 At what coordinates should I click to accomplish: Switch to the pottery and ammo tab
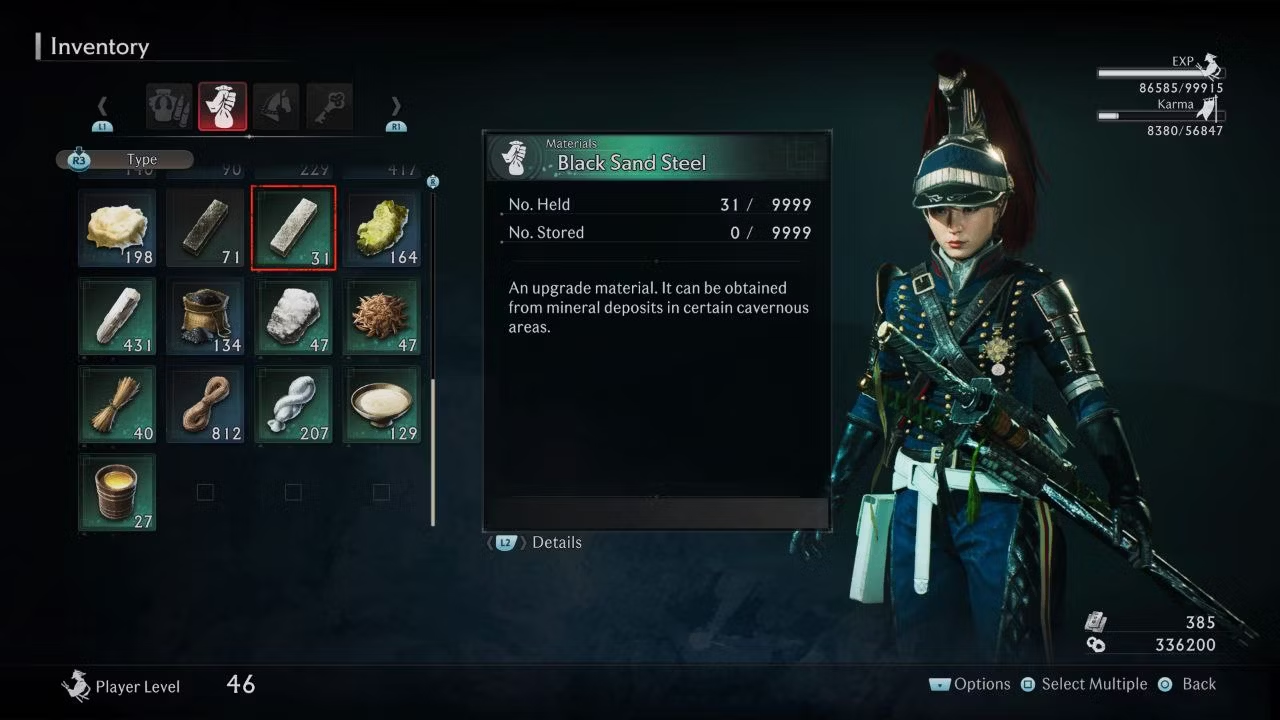(169, 107)
